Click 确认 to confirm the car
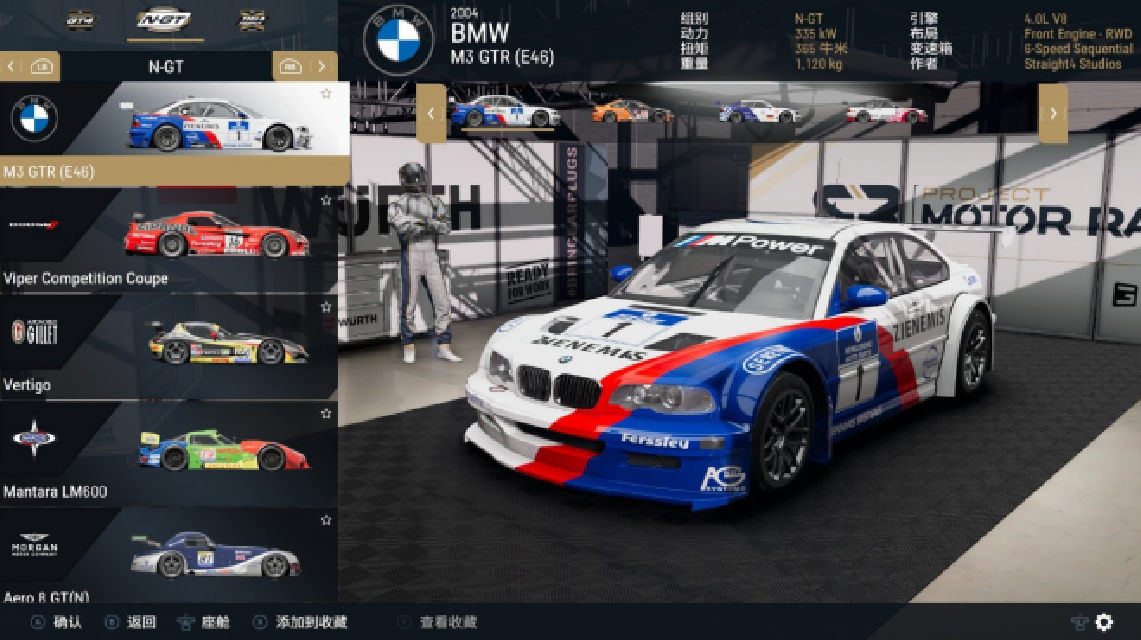 click(x=57, y=622)
